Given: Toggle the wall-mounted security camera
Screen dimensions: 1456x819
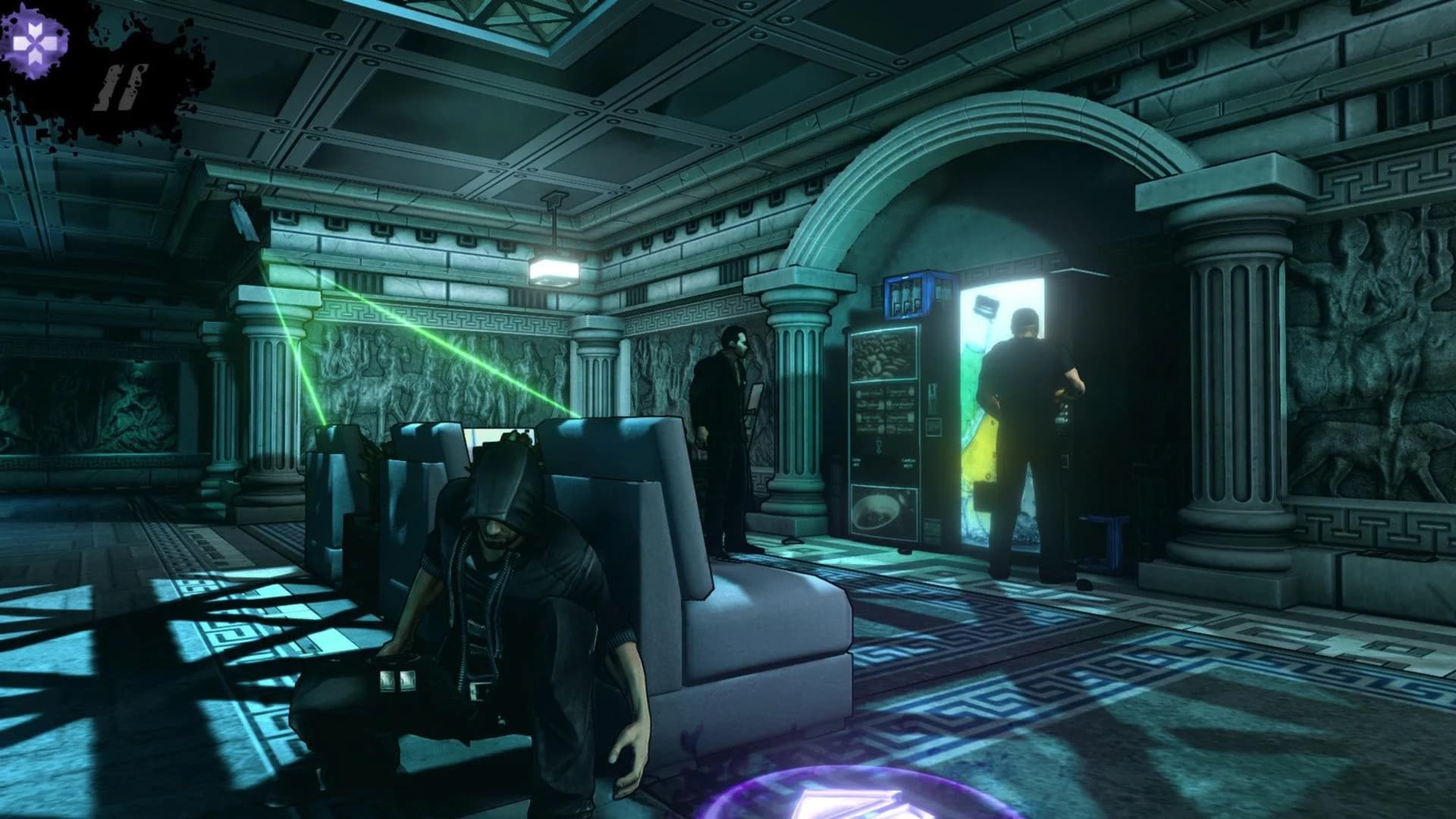Looking at the screenshot, I should pos(241,218).
